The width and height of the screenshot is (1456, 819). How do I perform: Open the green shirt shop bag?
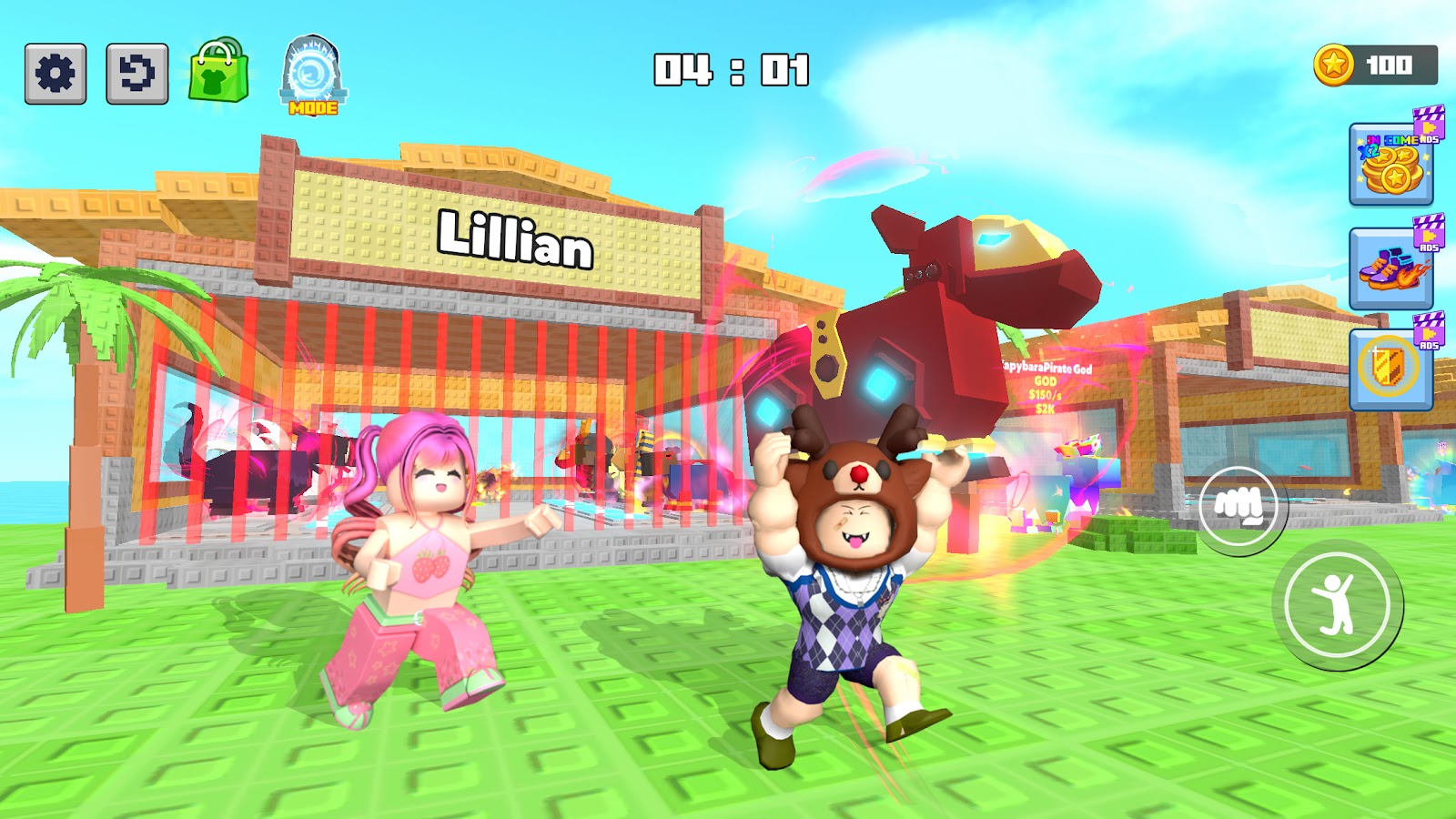point(218,73)
